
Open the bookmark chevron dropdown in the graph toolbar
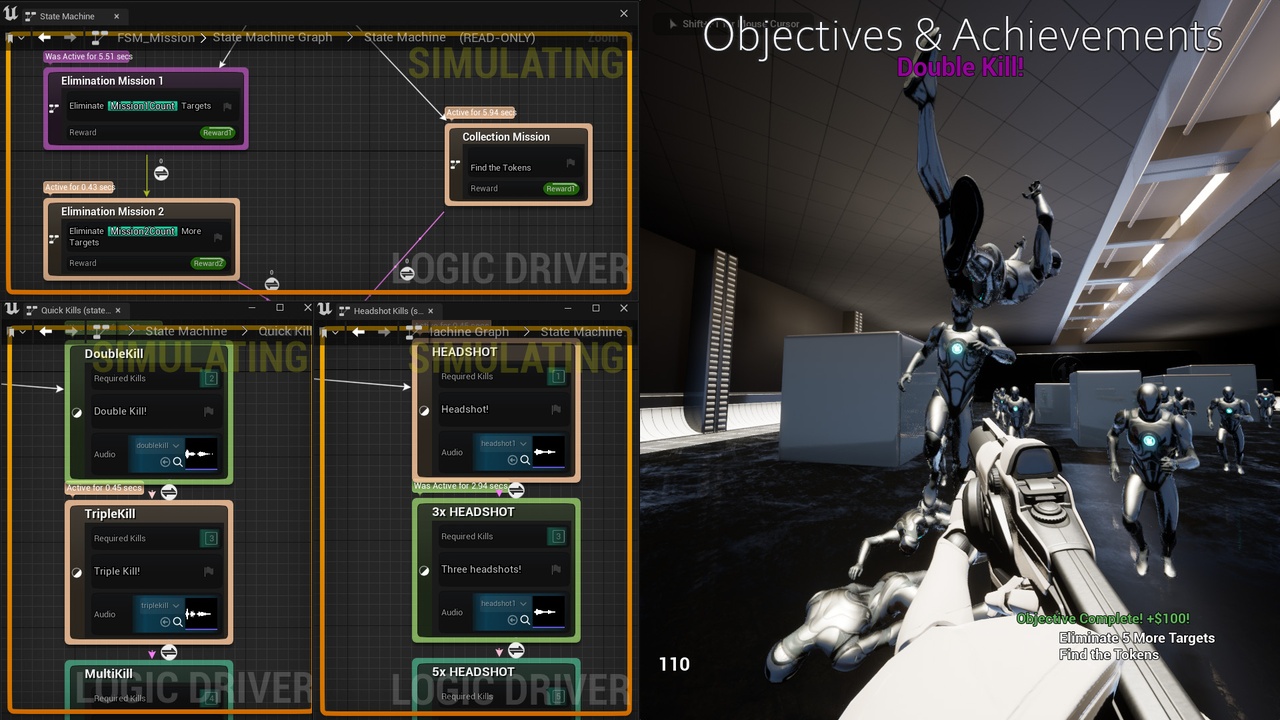(x=21, y=36)
